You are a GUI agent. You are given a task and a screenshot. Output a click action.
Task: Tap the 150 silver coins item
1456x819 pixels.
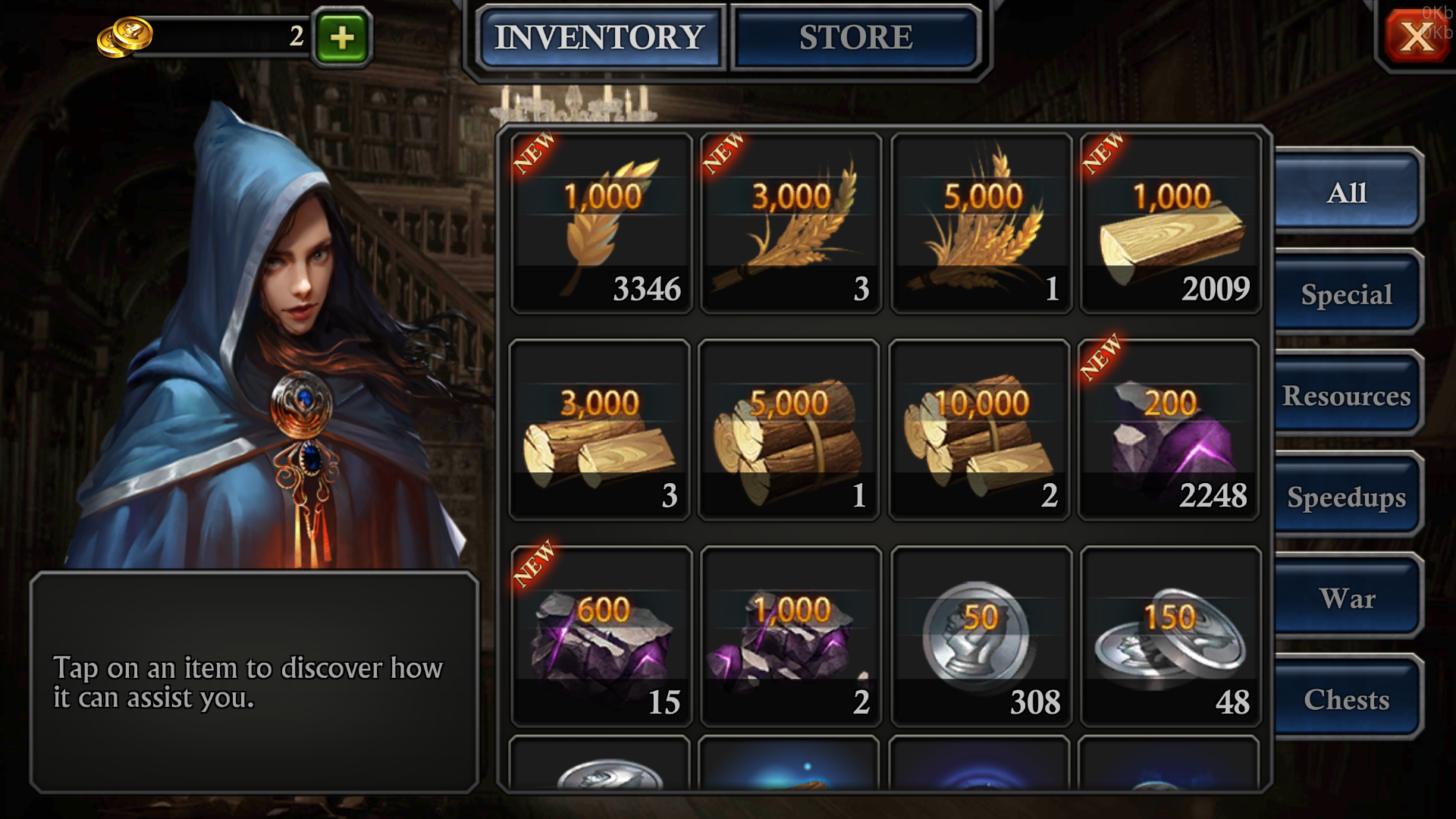(x=1171, y=636)
